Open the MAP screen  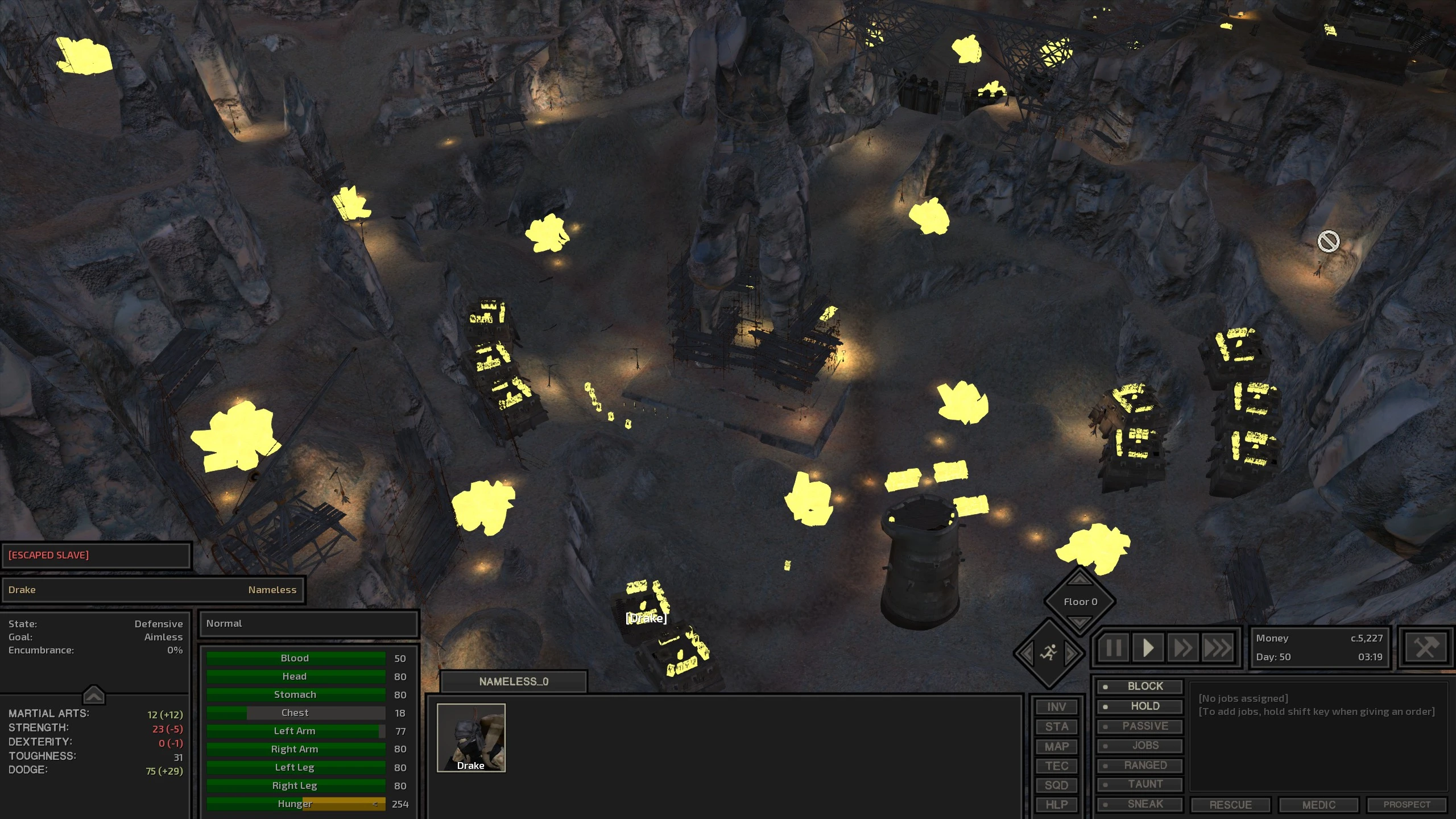(1056, 746)
